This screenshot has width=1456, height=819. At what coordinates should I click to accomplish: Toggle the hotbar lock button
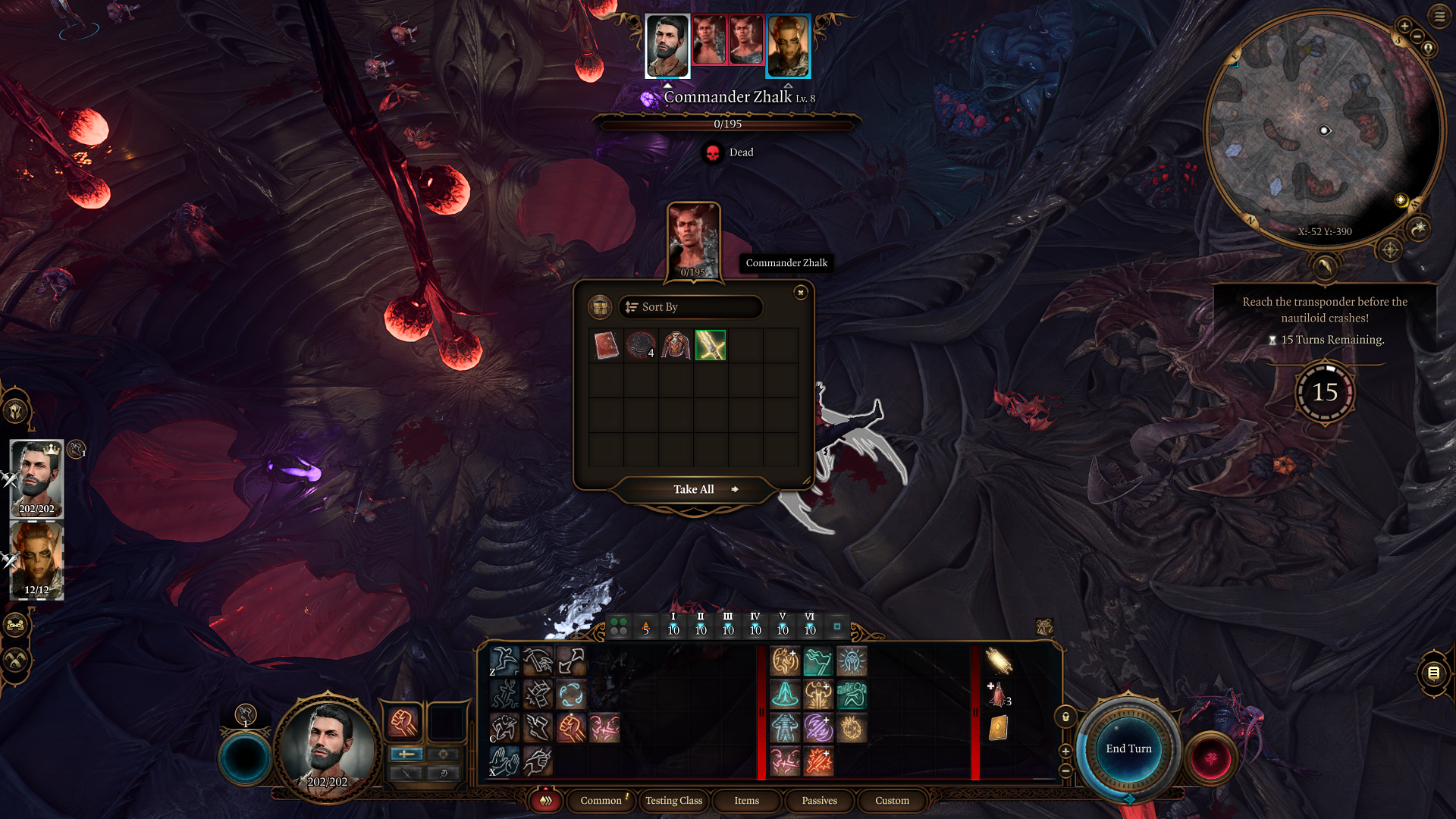coord(1065,717)
